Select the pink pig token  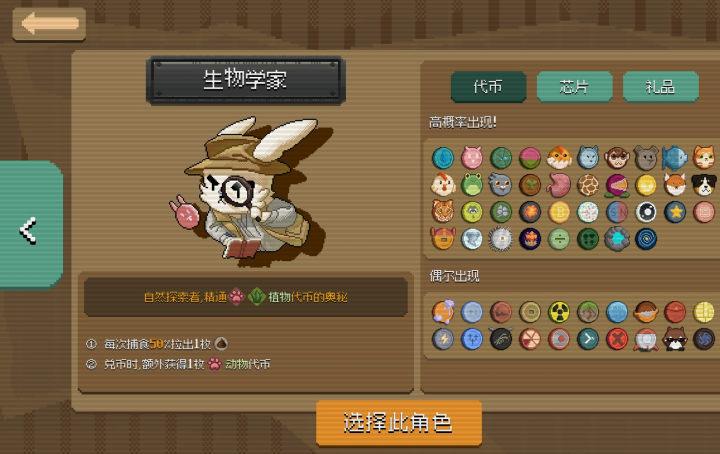pos(472,157)
